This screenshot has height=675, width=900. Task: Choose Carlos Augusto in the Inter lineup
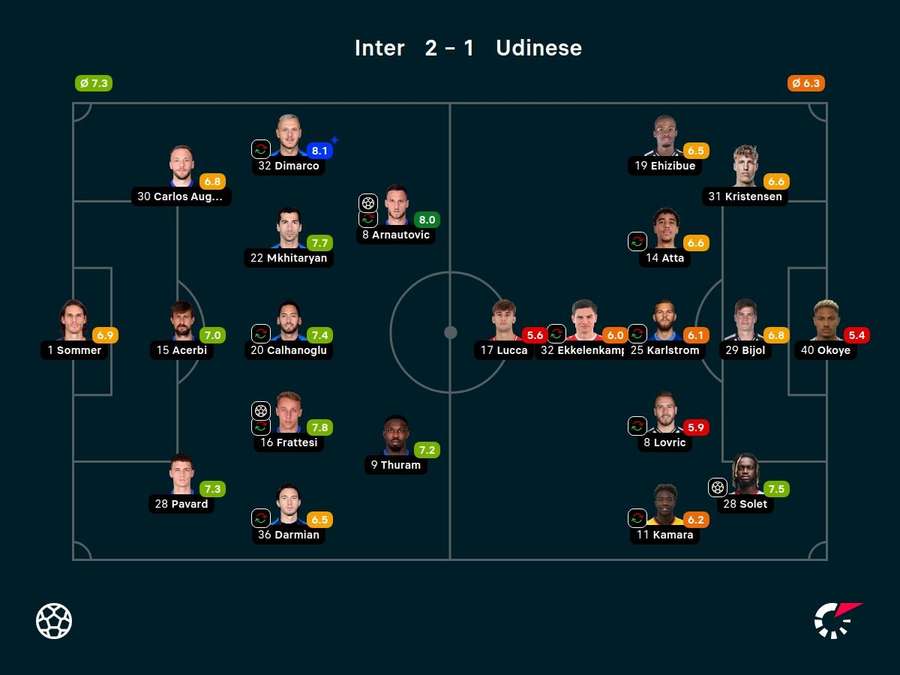point(181,167)
